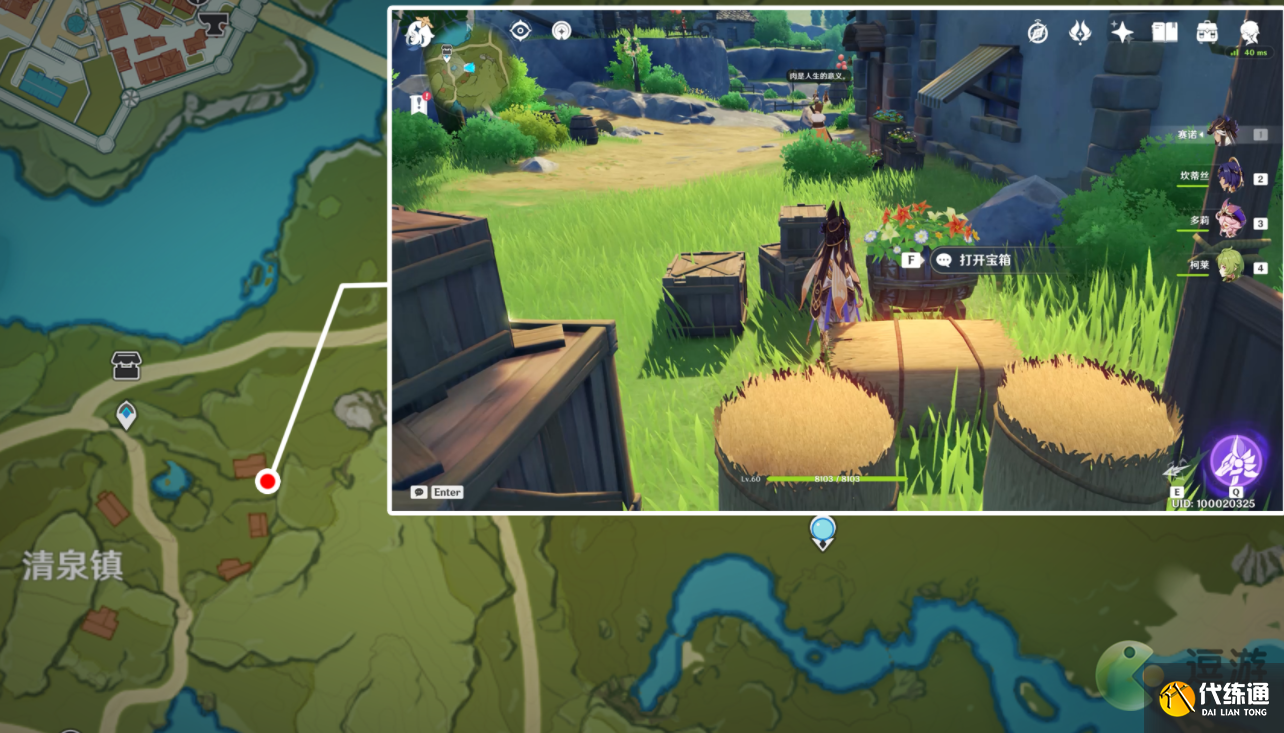
Task: Open the character head profile icon
Action: (x=1250, y=32)
